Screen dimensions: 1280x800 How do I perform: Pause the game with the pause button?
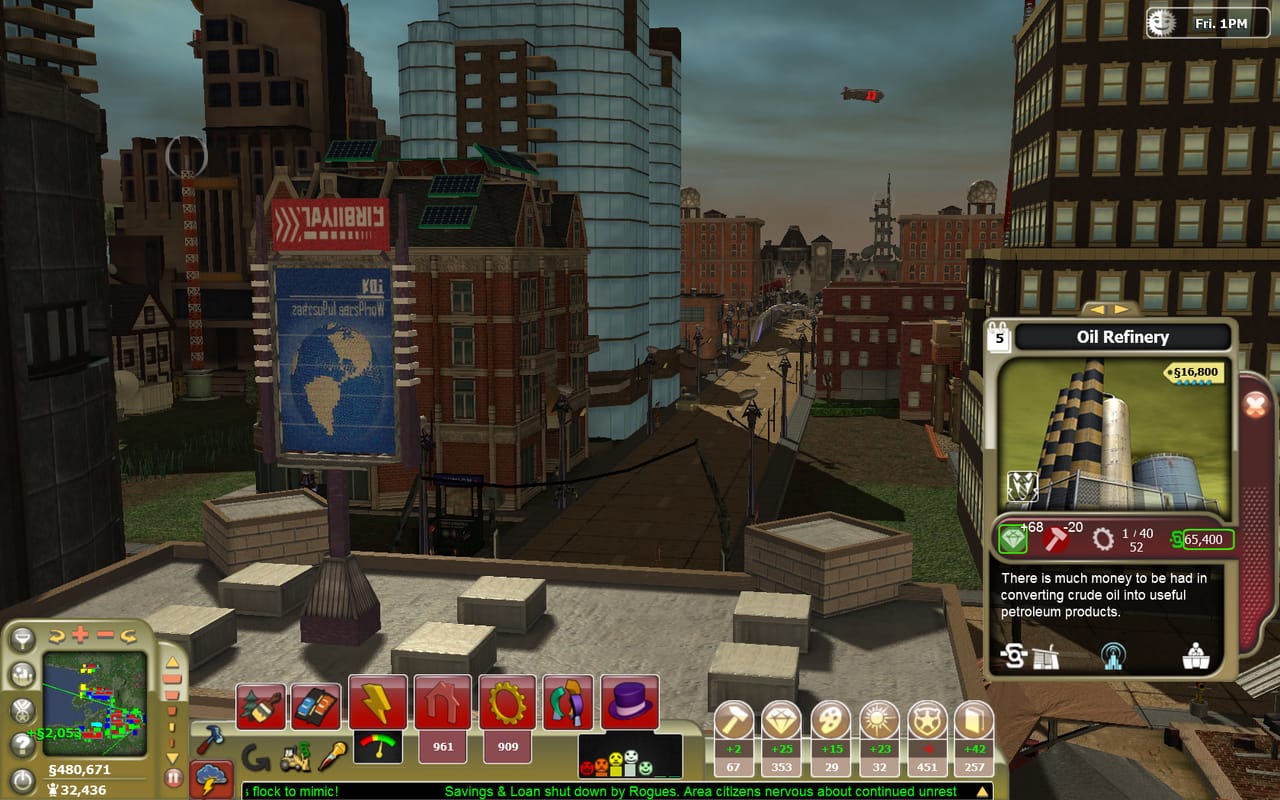coord(172,775)
